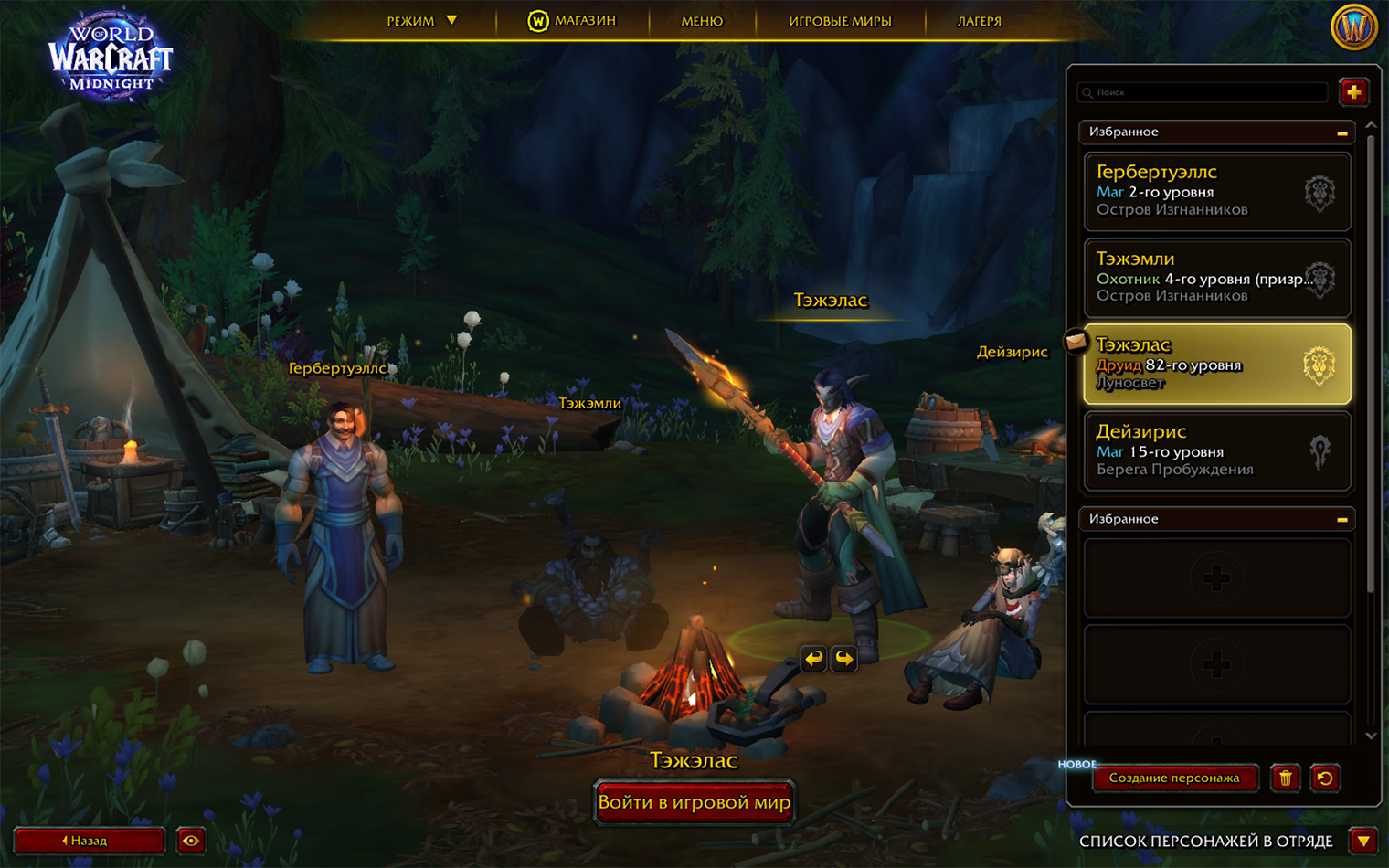Screen dimensions: 1389x868
Task: Rotate character with the left arrow
Action: [813, 658]
